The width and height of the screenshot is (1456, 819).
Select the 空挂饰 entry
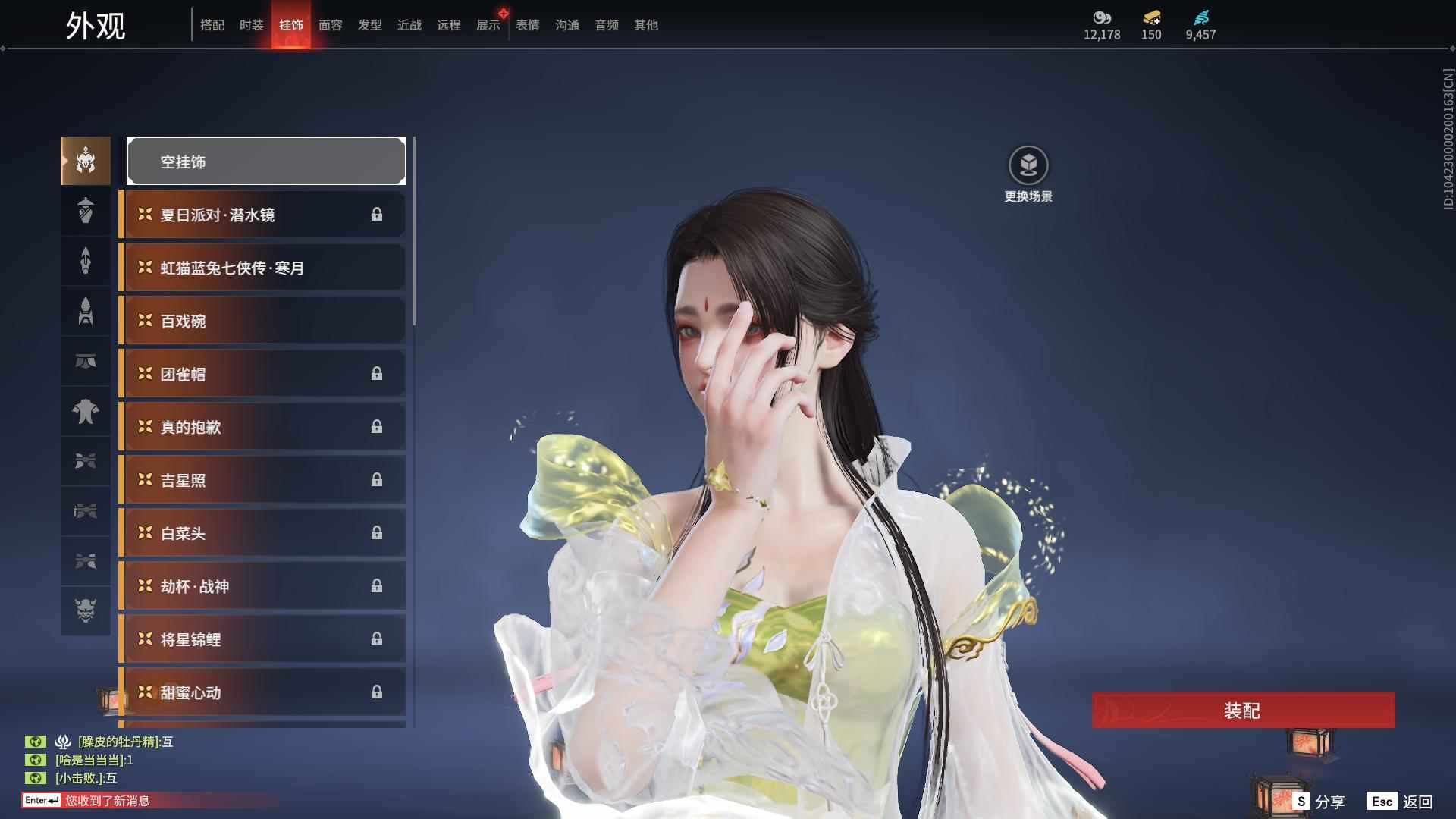point(266,161)
